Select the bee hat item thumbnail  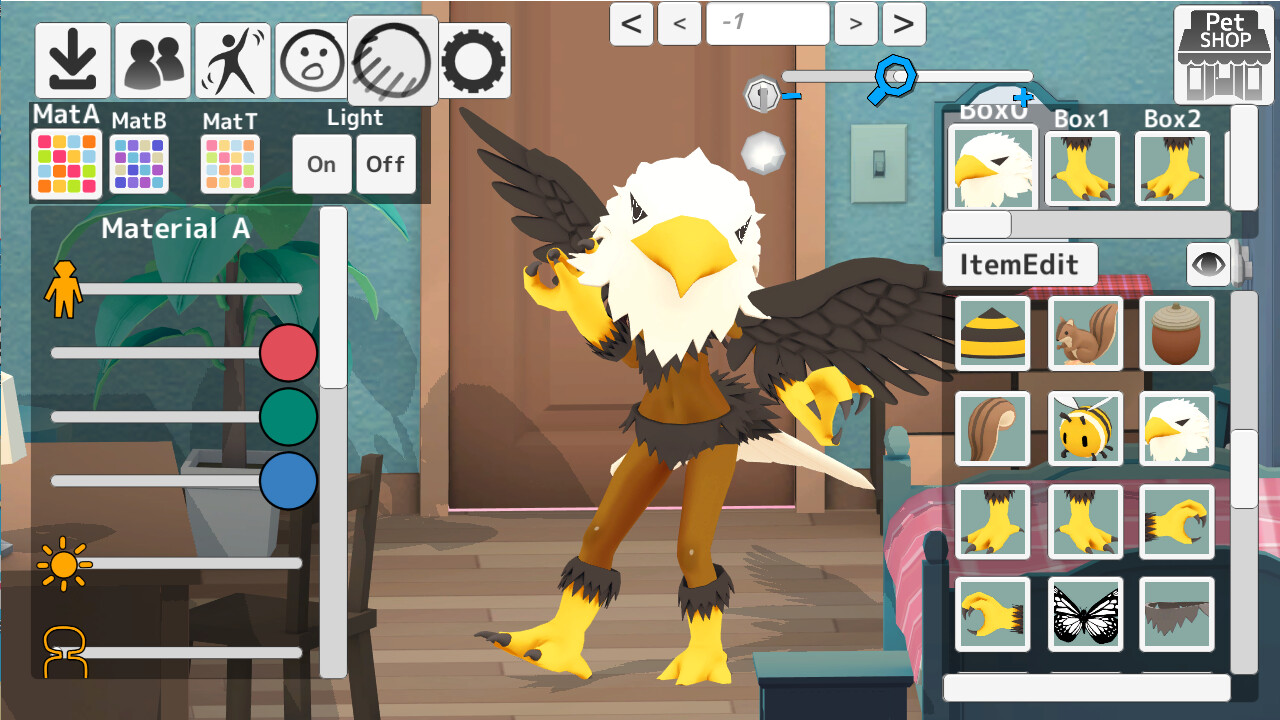pos(992,332)
